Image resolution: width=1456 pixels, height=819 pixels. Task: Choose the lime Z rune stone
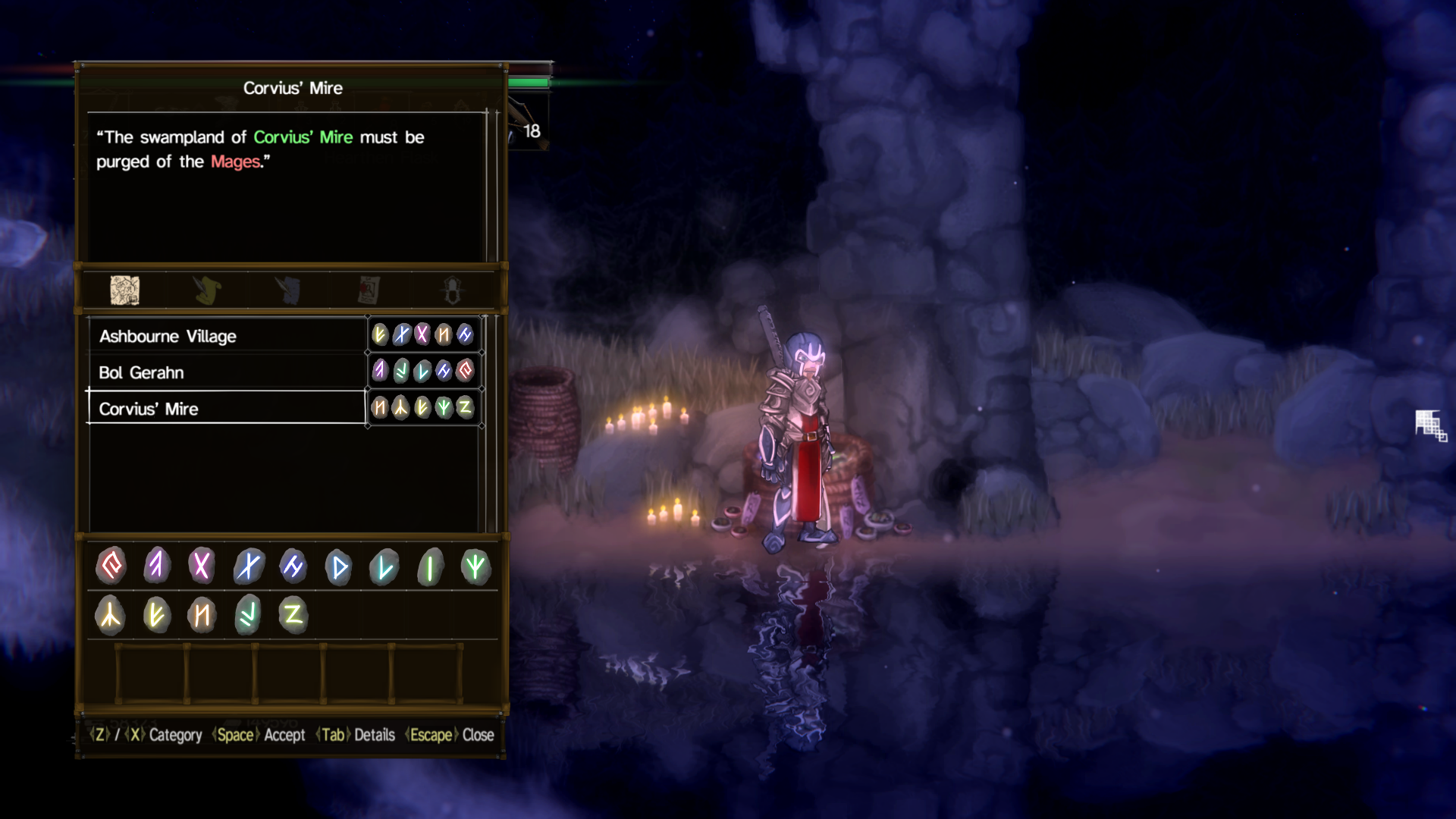[293, 614]
